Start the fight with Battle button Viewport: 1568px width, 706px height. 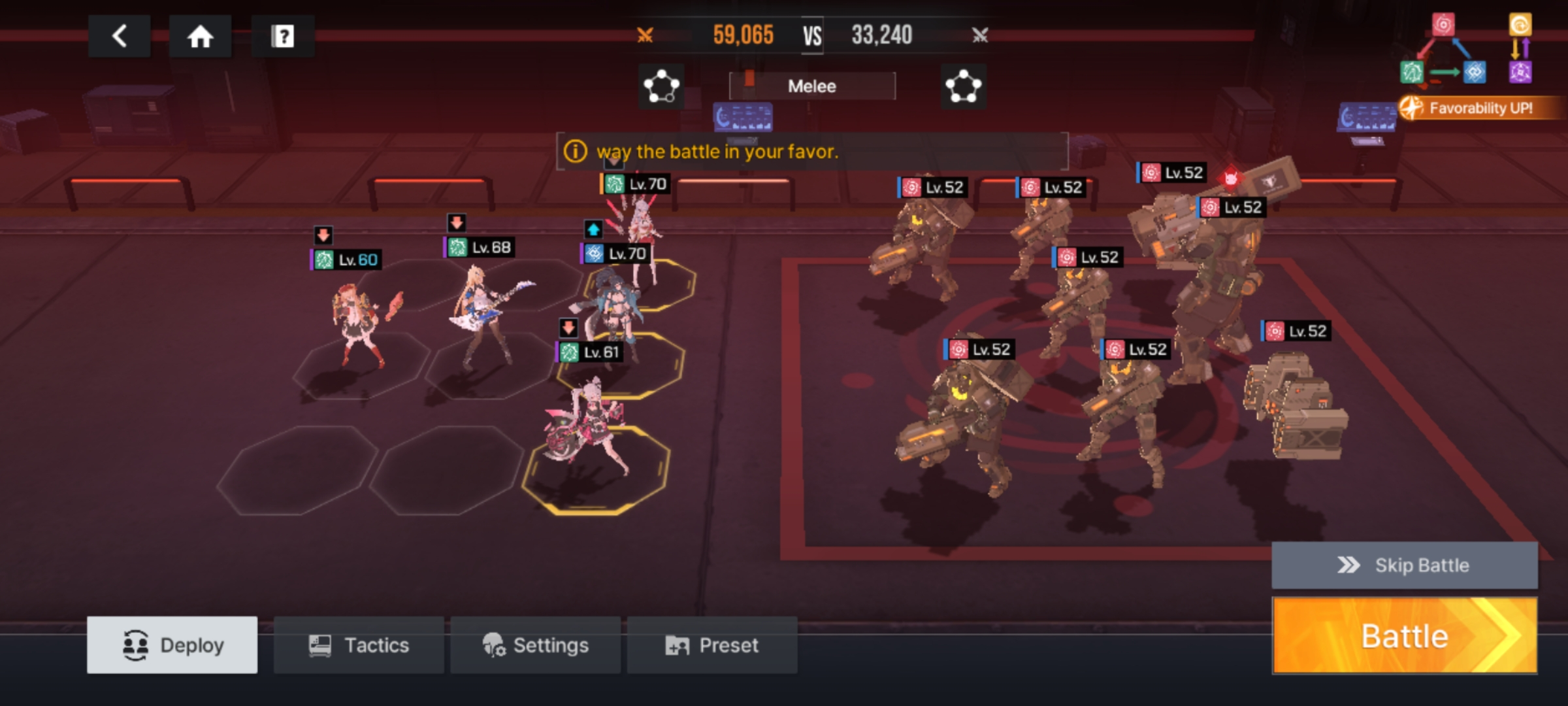tap(1404, 635)
